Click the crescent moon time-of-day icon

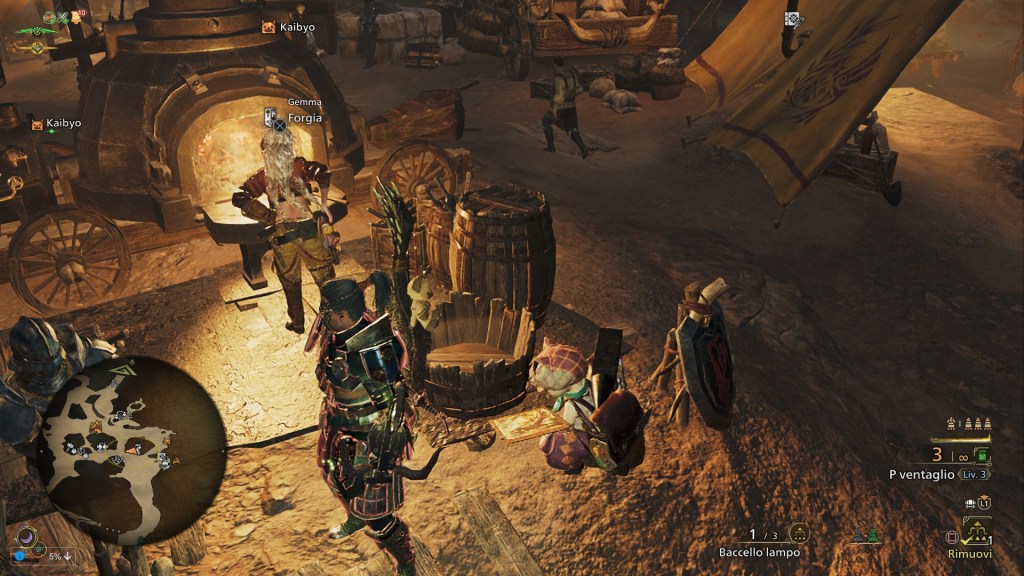(27, 537)
